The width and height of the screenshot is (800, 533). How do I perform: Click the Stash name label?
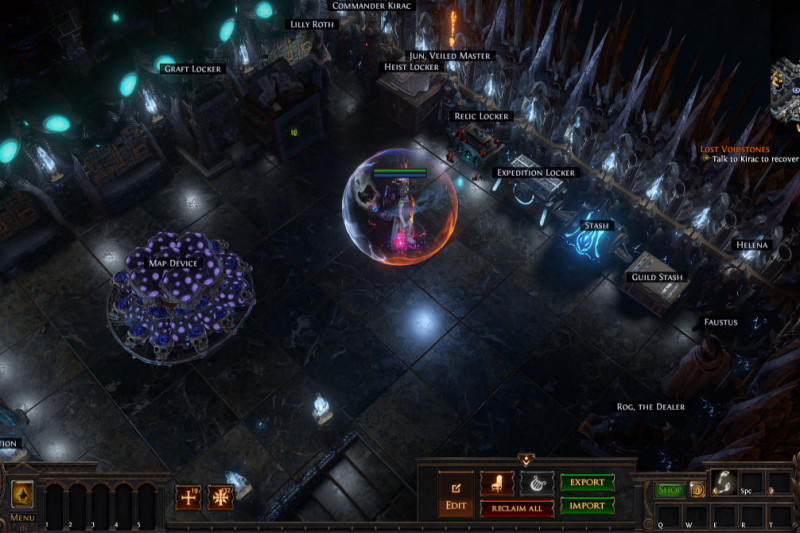(596, 226)
